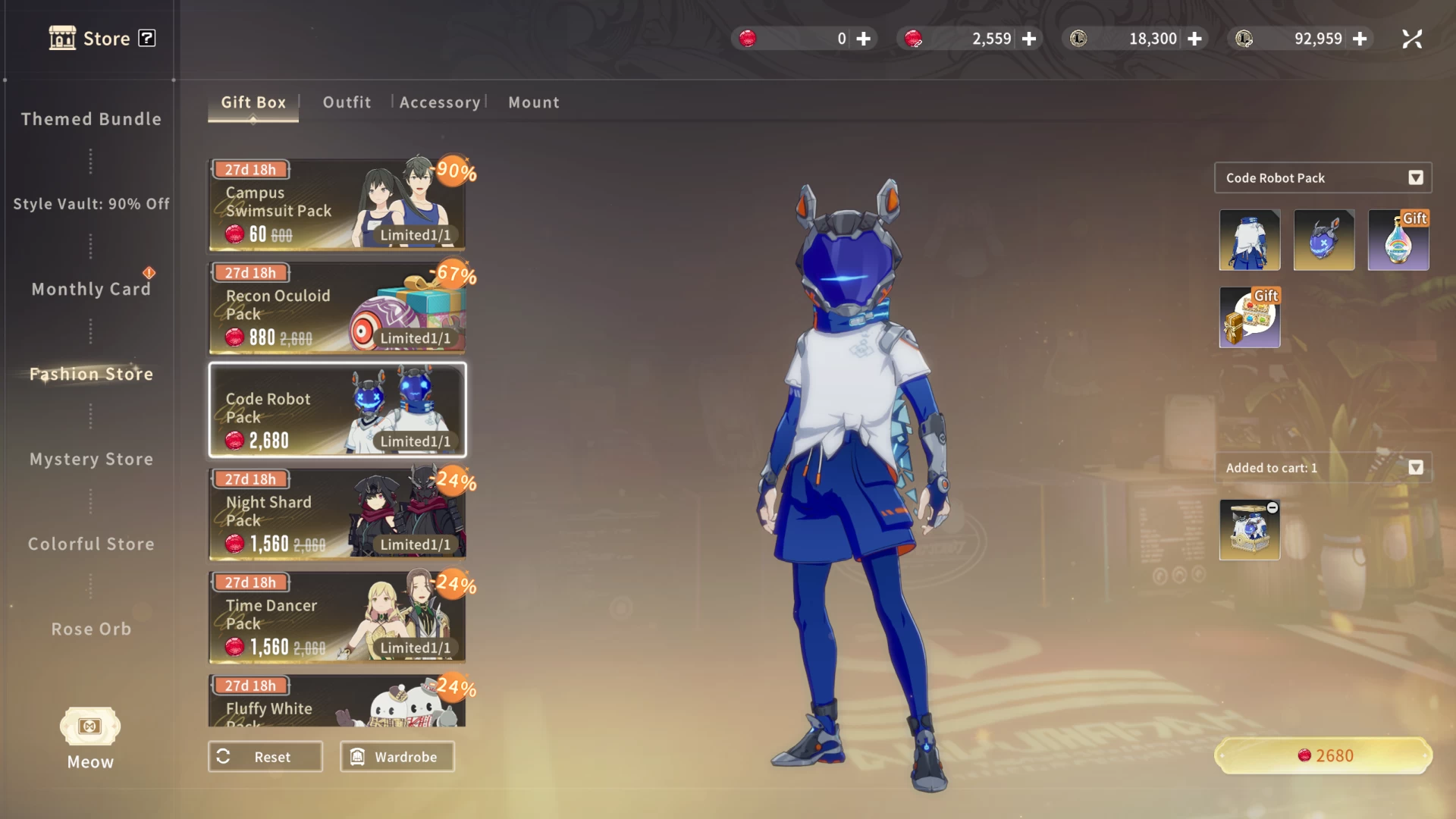Pick the Time Dancer Pack

pos(337,617)
